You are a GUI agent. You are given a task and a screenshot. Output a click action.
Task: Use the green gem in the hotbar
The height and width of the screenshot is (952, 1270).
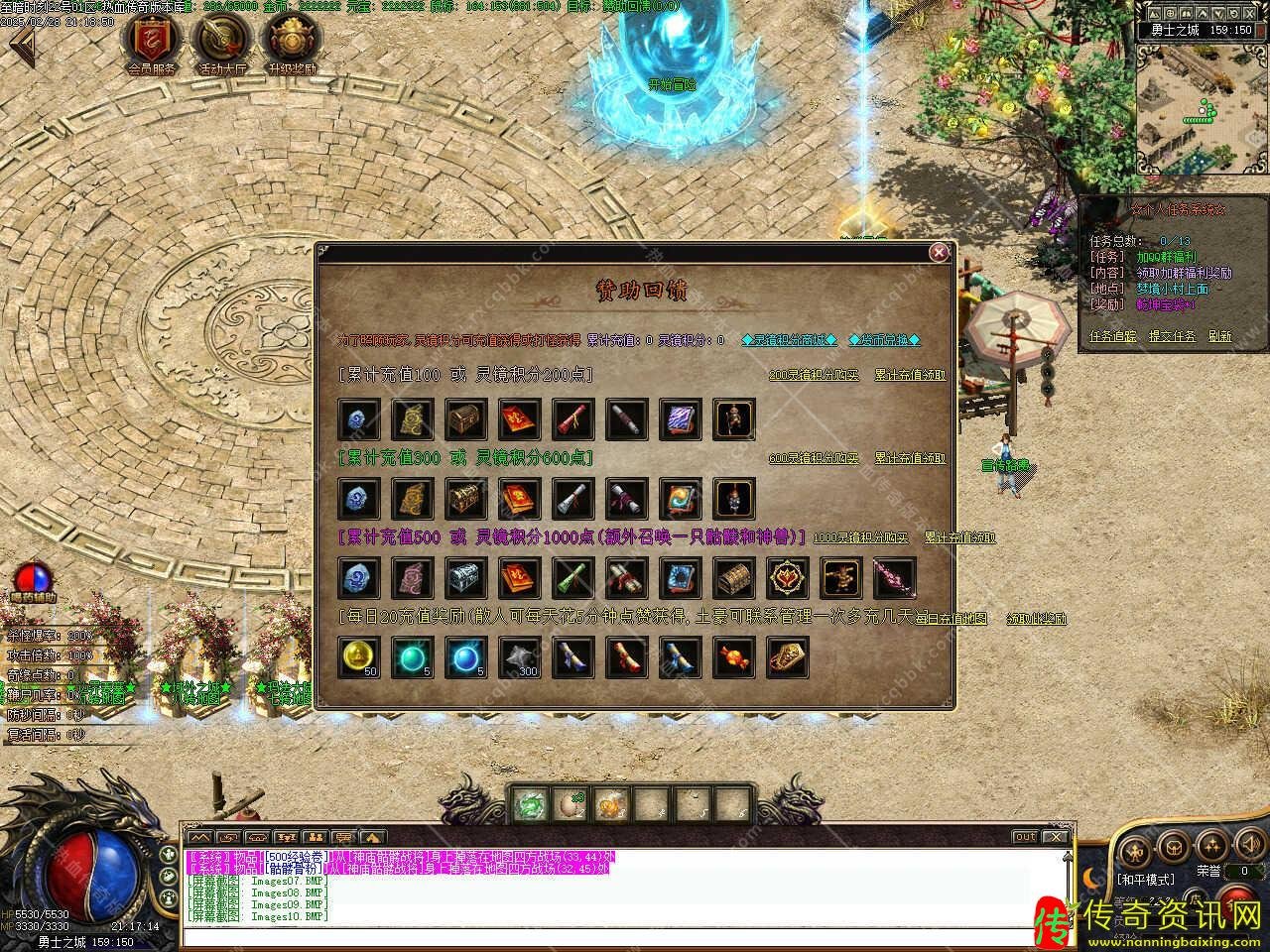pos(531,804)
